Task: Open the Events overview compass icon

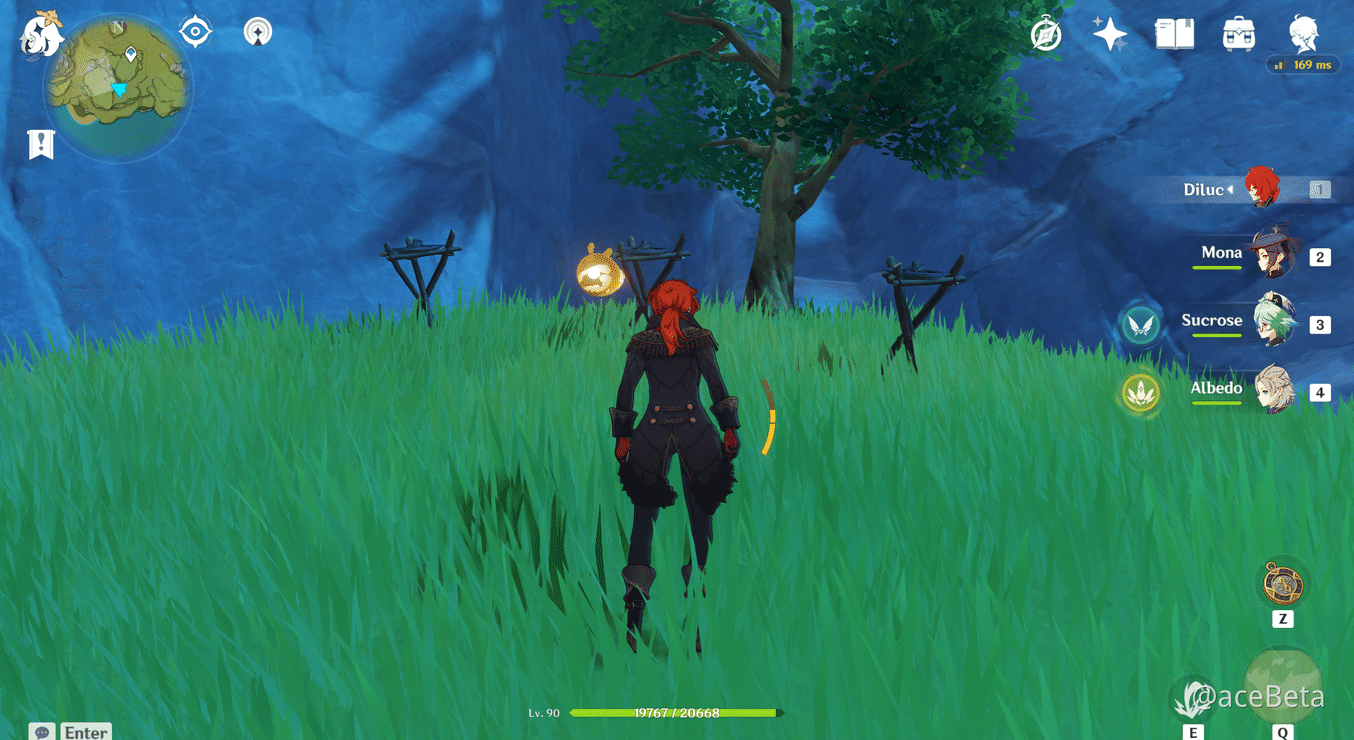Action: pyautogui.click(x=1045, y=32)
